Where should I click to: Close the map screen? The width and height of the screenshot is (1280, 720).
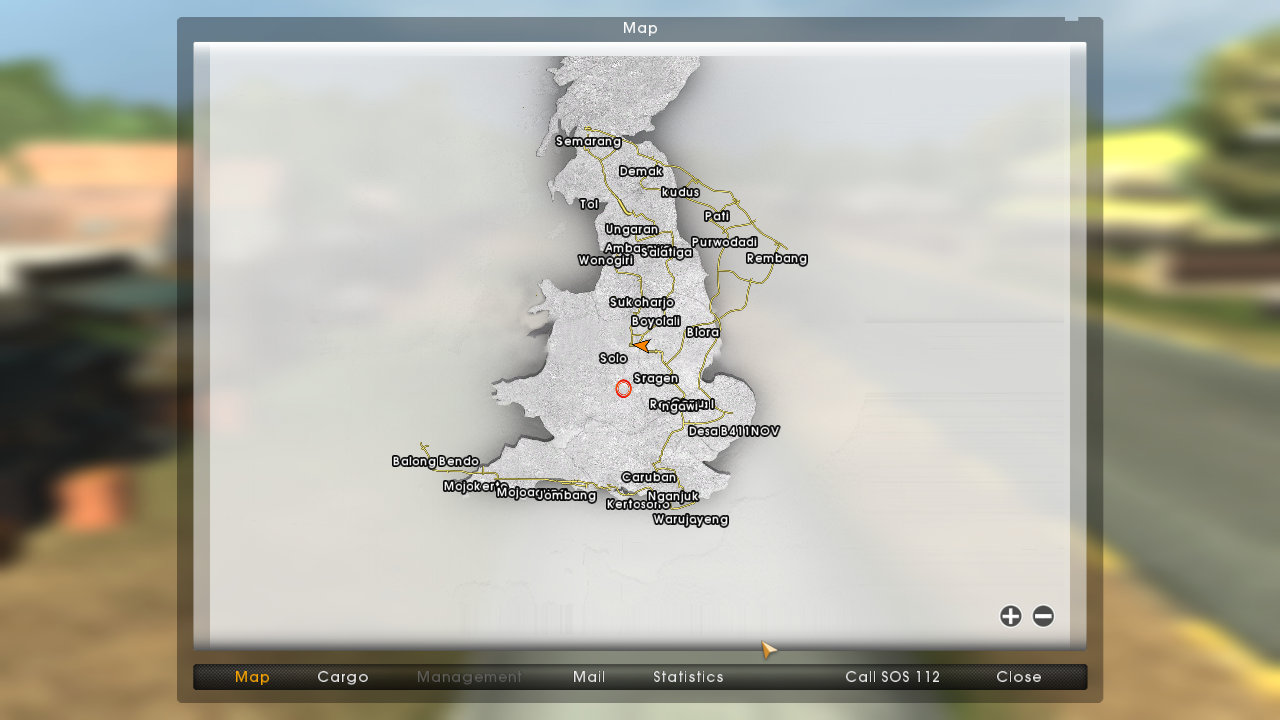point(1018,677)
